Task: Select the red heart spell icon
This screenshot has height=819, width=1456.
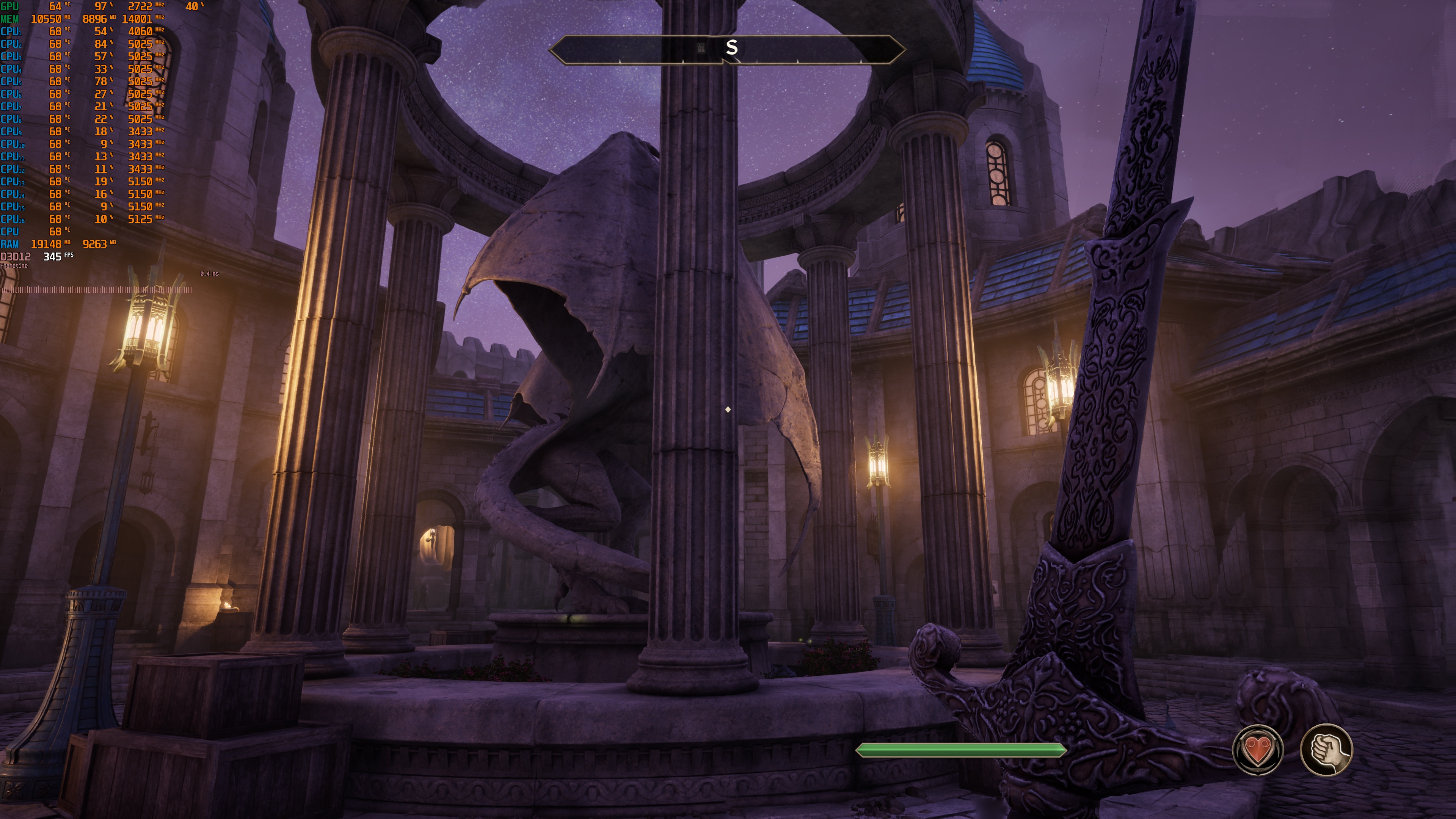Action: [x=1258, y=750]
